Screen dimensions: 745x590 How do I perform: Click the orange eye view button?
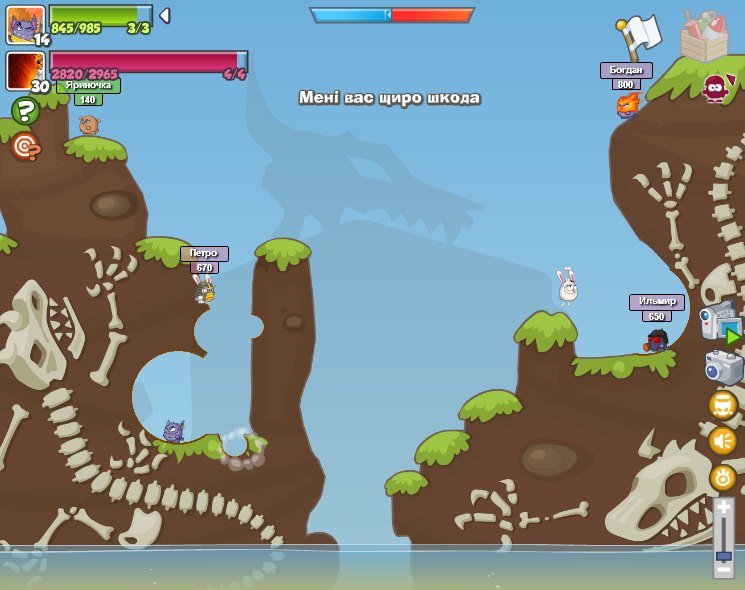[x=722, y=478]
